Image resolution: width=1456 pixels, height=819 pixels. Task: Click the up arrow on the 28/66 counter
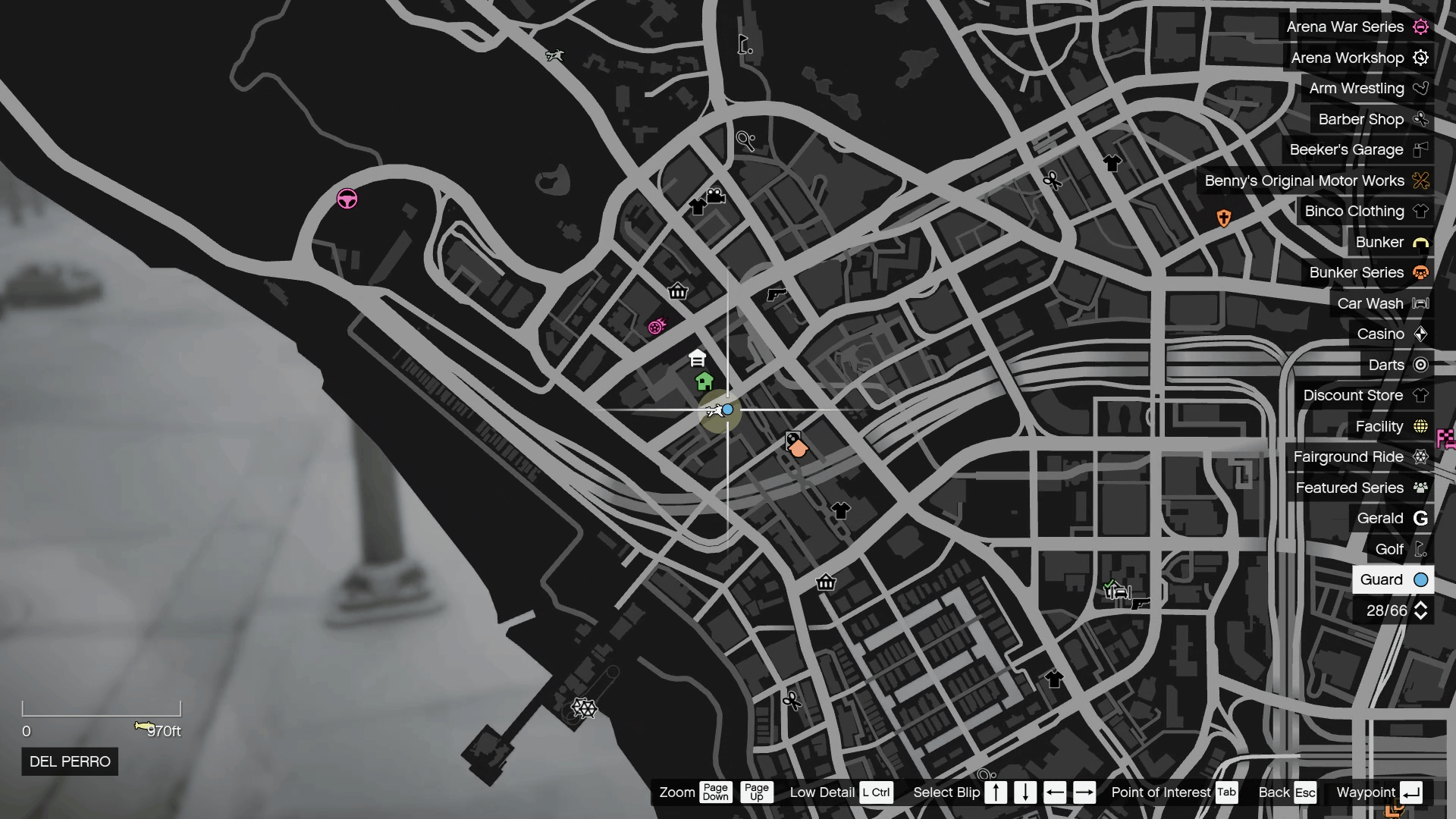[x=1421, y=606]
